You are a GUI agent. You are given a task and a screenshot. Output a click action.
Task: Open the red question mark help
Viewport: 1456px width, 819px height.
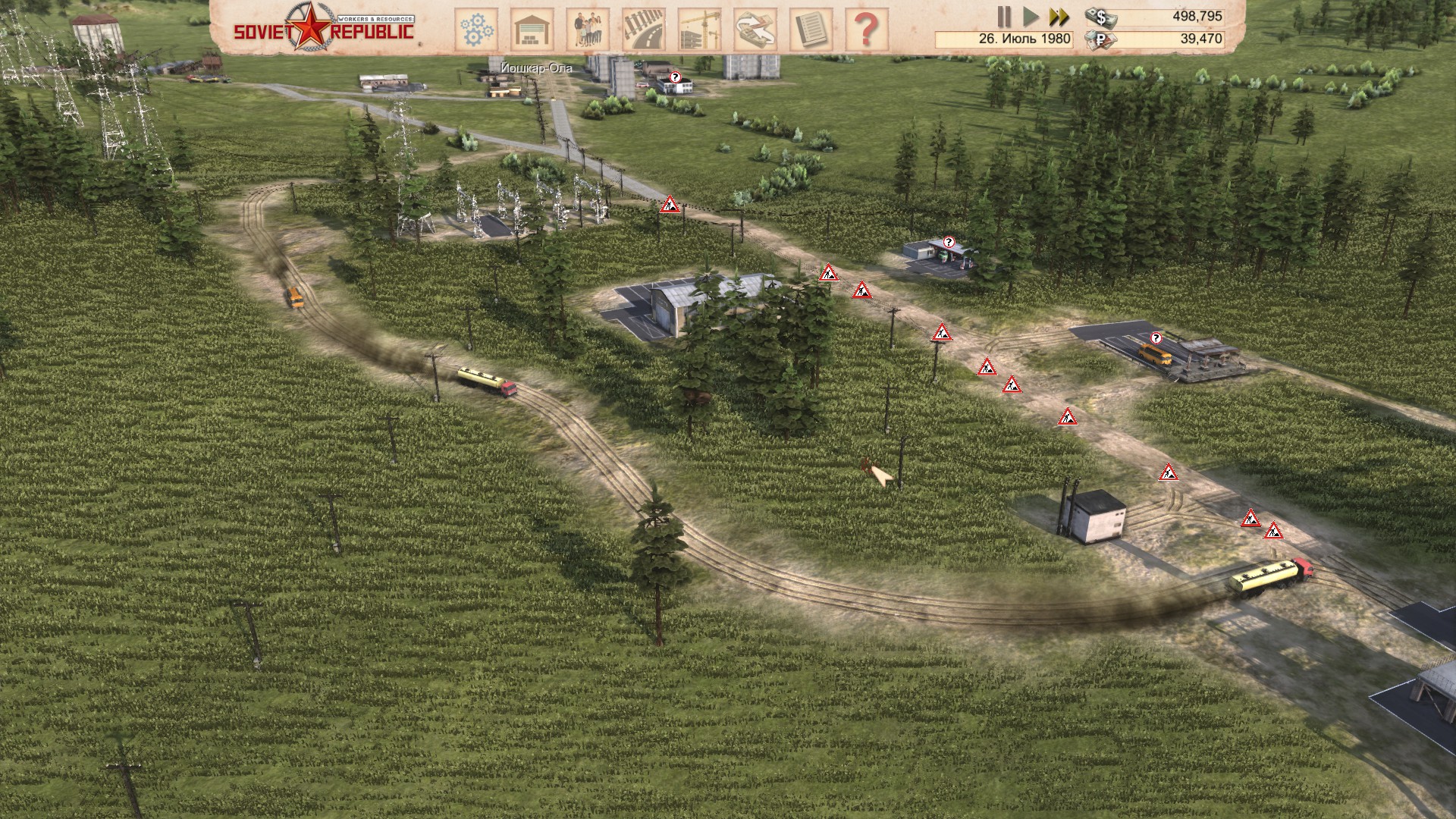866,30
